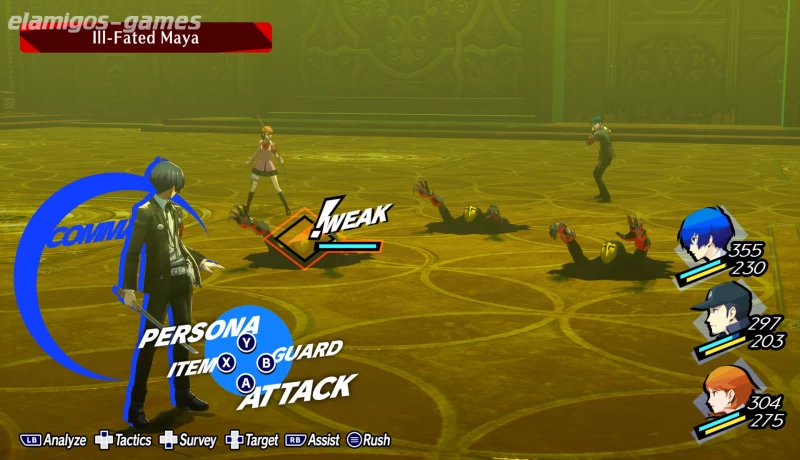Image resolution: width=800 pixels, height=460 pixels.
Task: Open the Persona skill menu
Action: (x=199, y=333)
